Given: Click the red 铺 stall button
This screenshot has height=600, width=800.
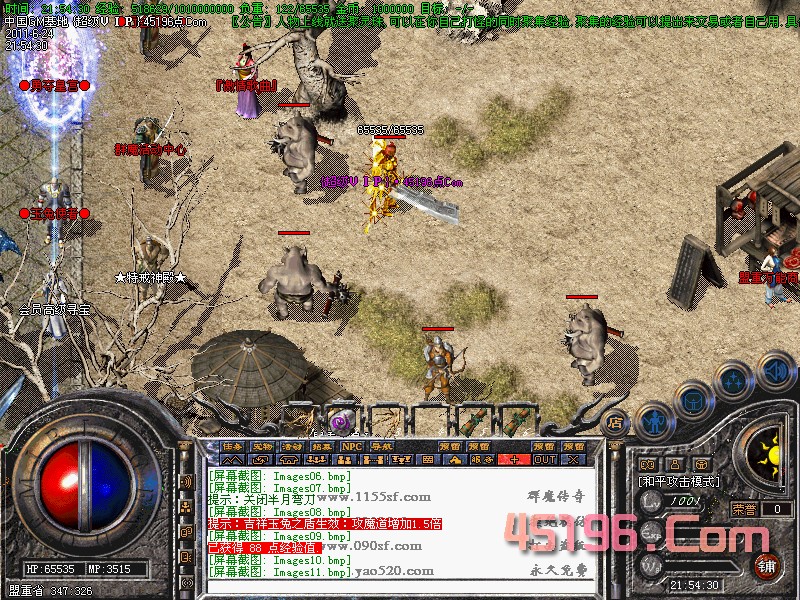Looking at the screenshot, I should pyautogui.click(x=768, y=565).
